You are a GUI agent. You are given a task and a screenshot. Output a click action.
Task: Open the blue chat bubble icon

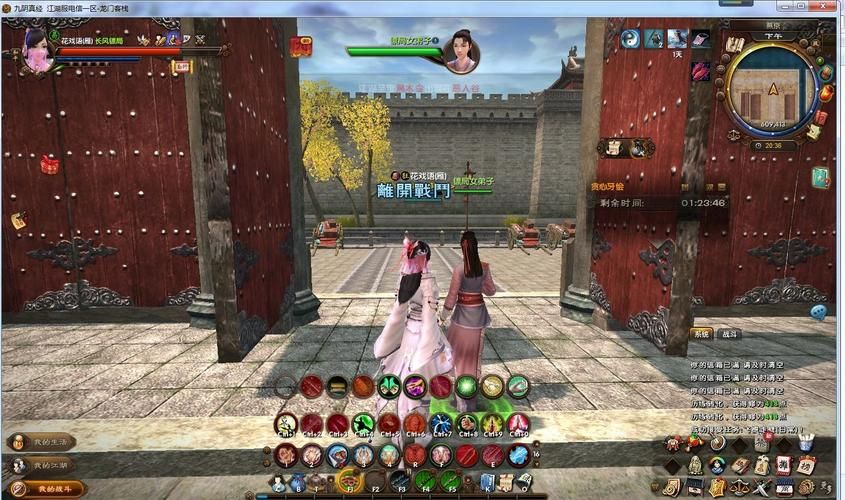(818, 312)
